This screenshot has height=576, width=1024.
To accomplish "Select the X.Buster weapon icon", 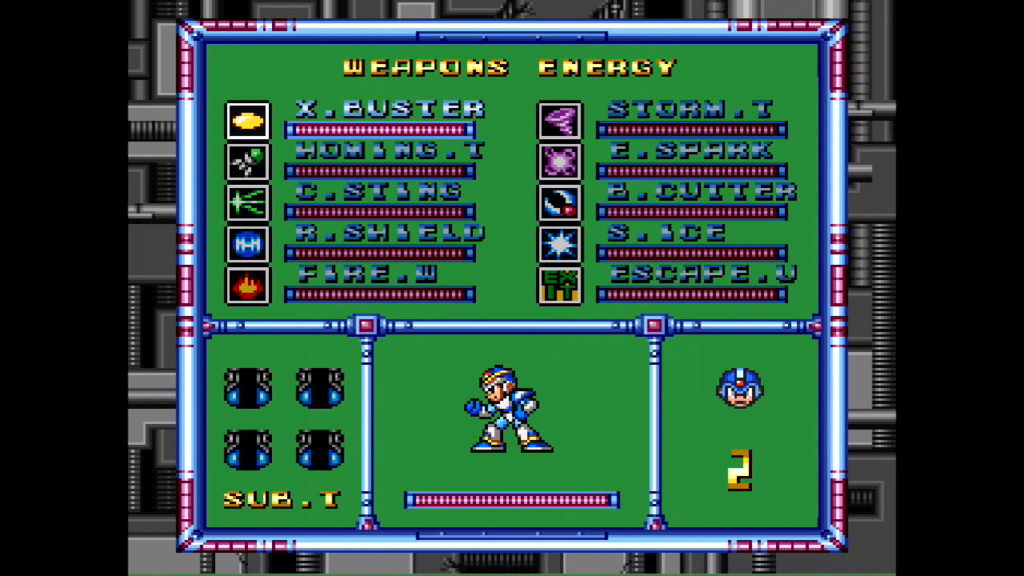I will pyautogui.click(x=246, y=121).
